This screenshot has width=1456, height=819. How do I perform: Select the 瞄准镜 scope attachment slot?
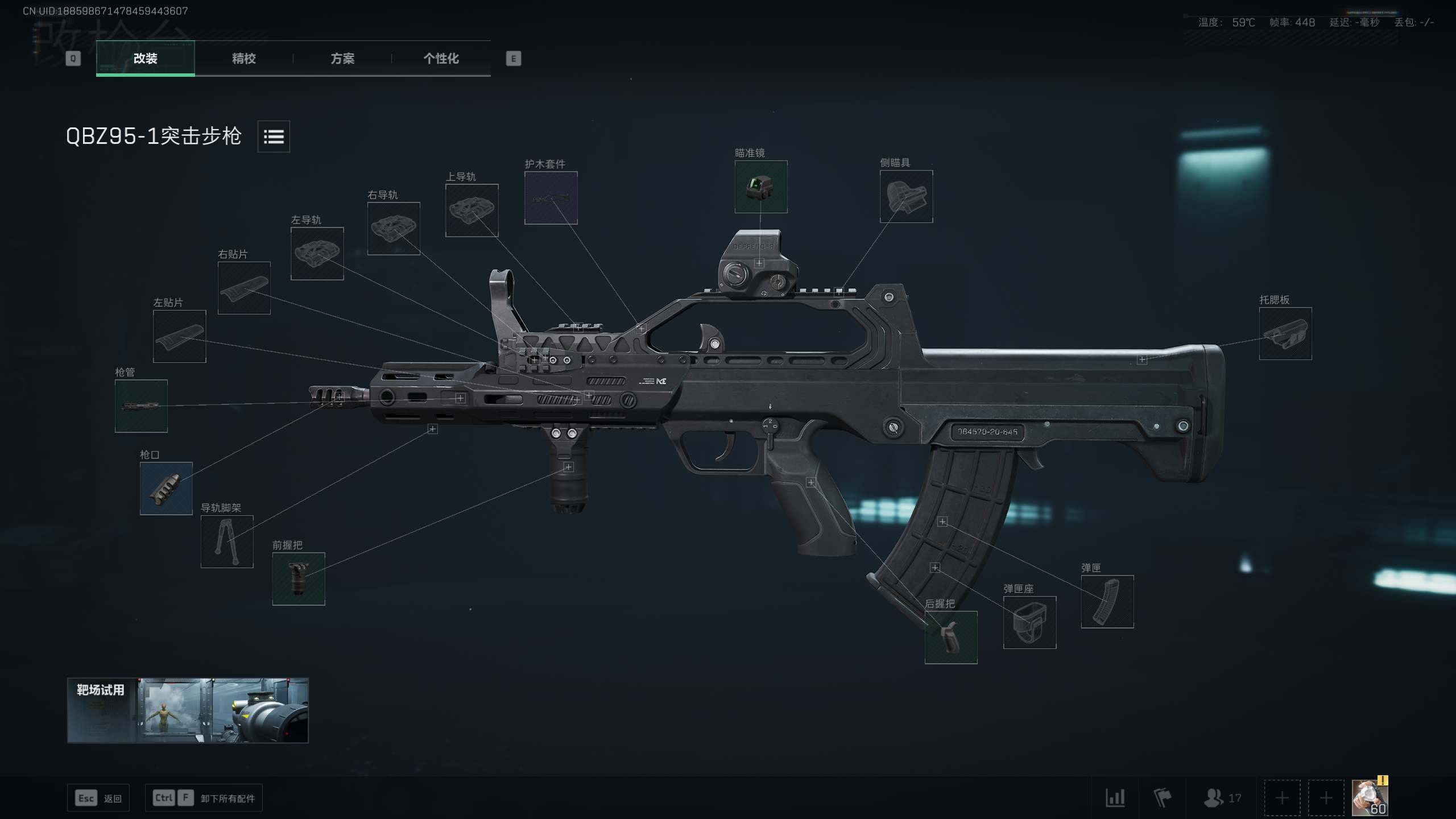760,187
